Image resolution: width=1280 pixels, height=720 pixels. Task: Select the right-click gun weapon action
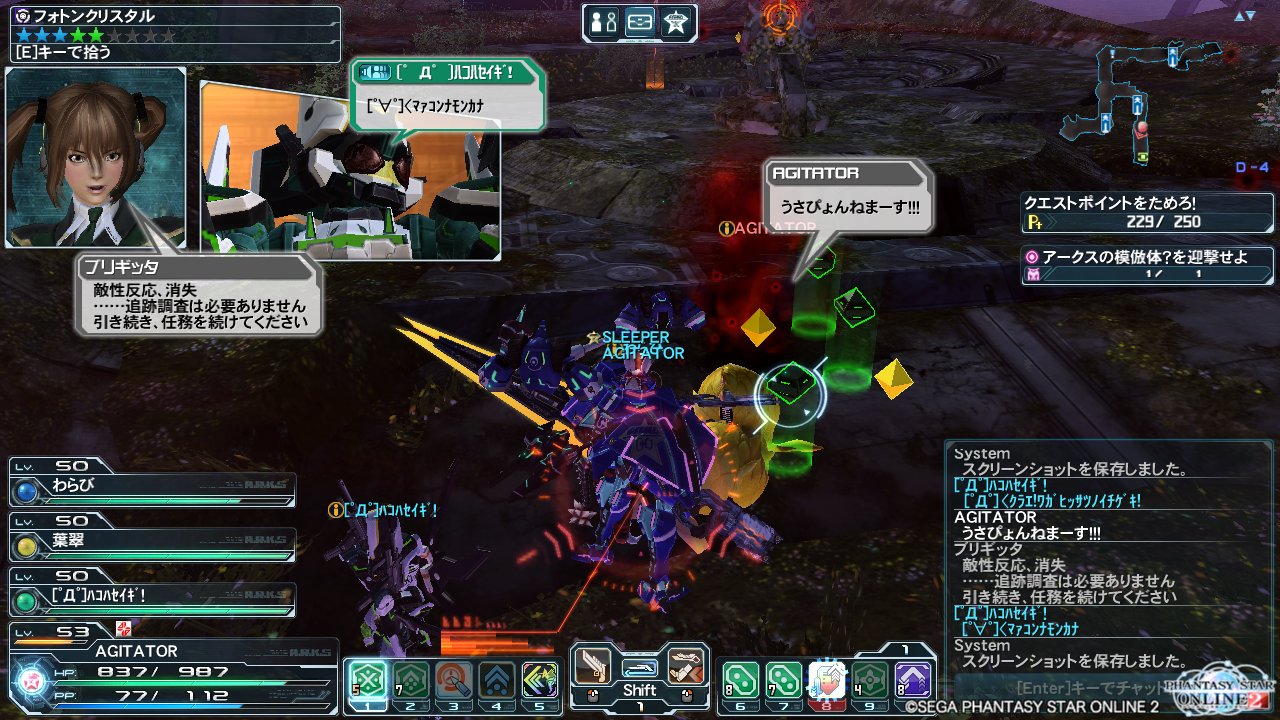[x=686, y=666]
